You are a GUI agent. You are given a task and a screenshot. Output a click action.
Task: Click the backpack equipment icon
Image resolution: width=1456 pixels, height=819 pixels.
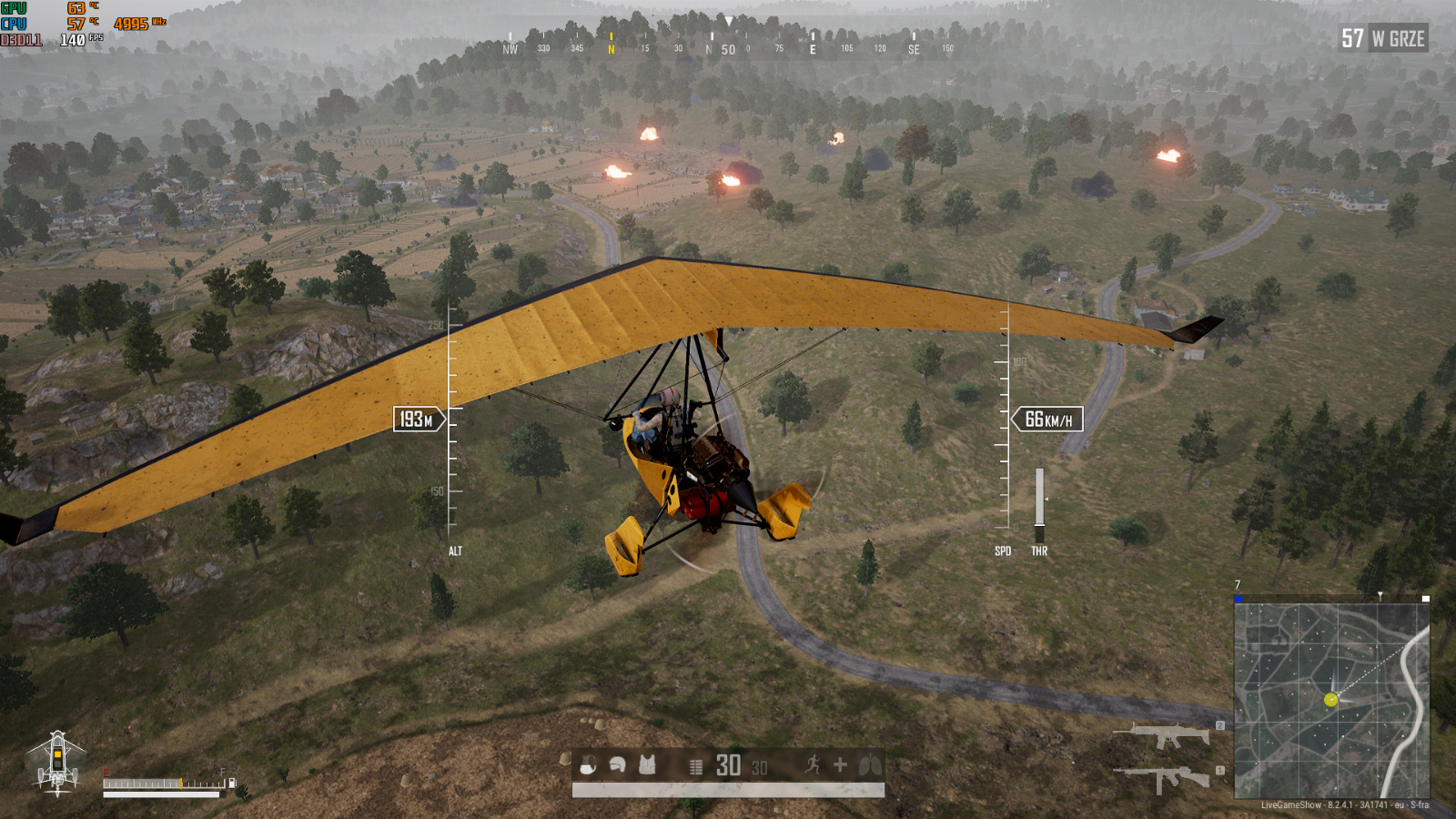588,765
